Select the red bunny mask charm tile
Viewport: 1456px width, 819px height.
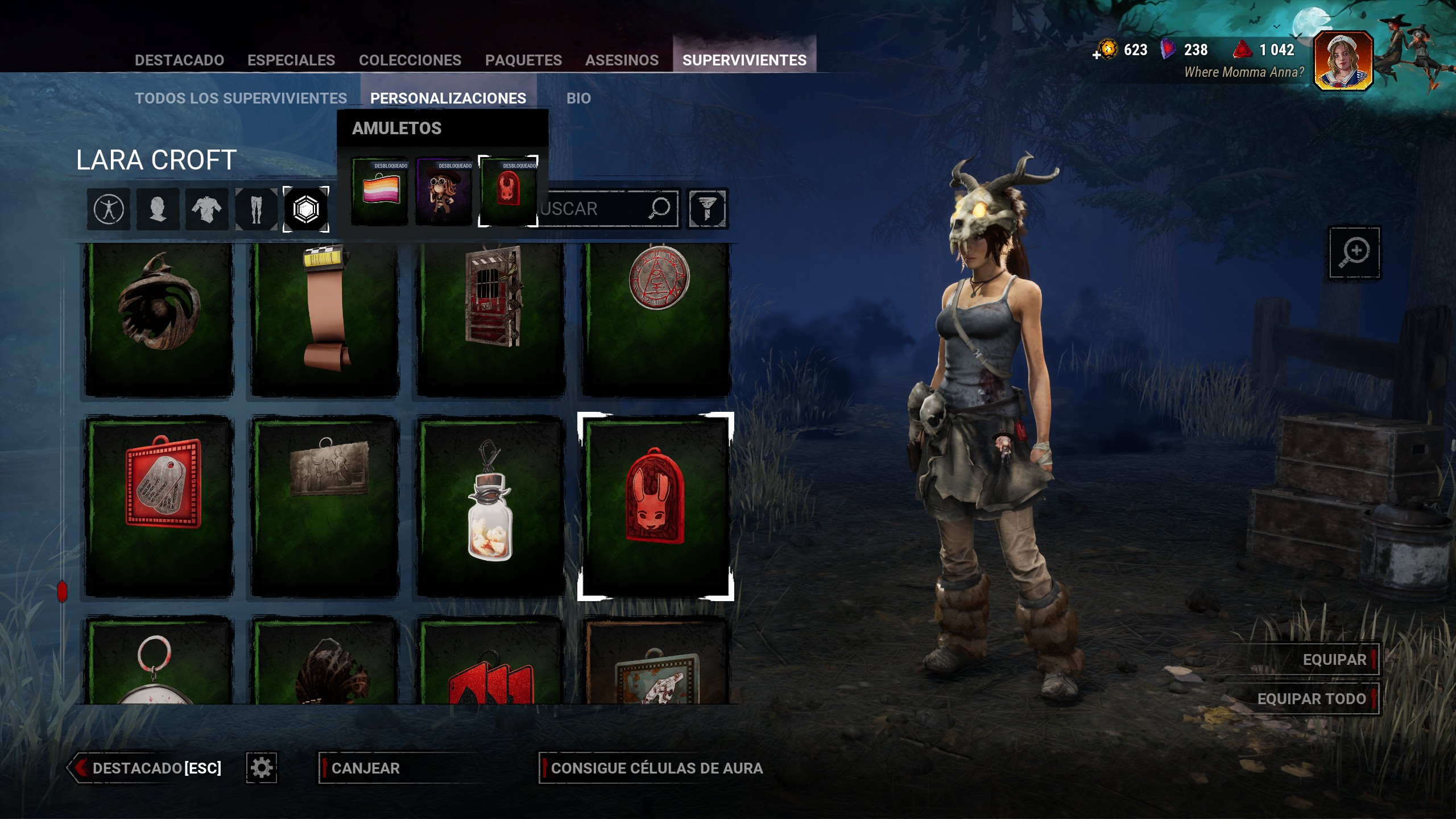pyautogui.click(x=655, y=505)
